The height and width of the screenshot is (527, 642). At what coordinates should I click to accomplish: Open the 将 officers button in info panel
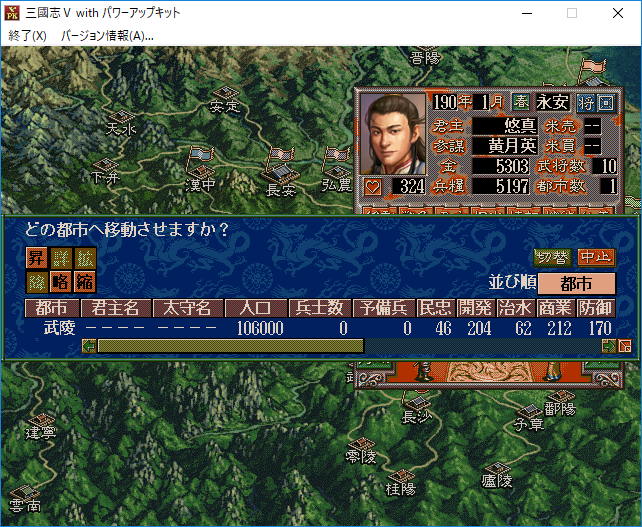(x=584, y=102)
